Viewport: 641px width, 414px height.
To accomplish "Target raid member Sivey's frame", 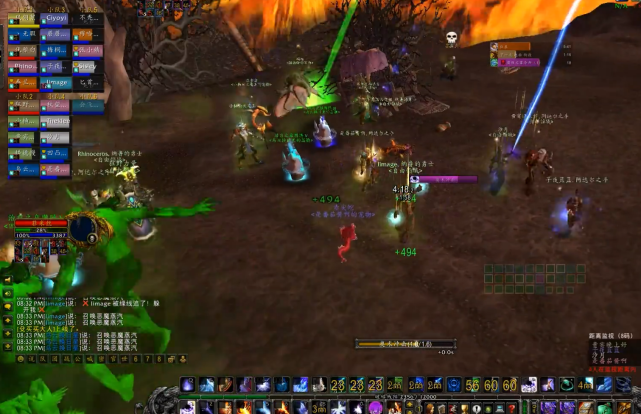I will [87, 66].
